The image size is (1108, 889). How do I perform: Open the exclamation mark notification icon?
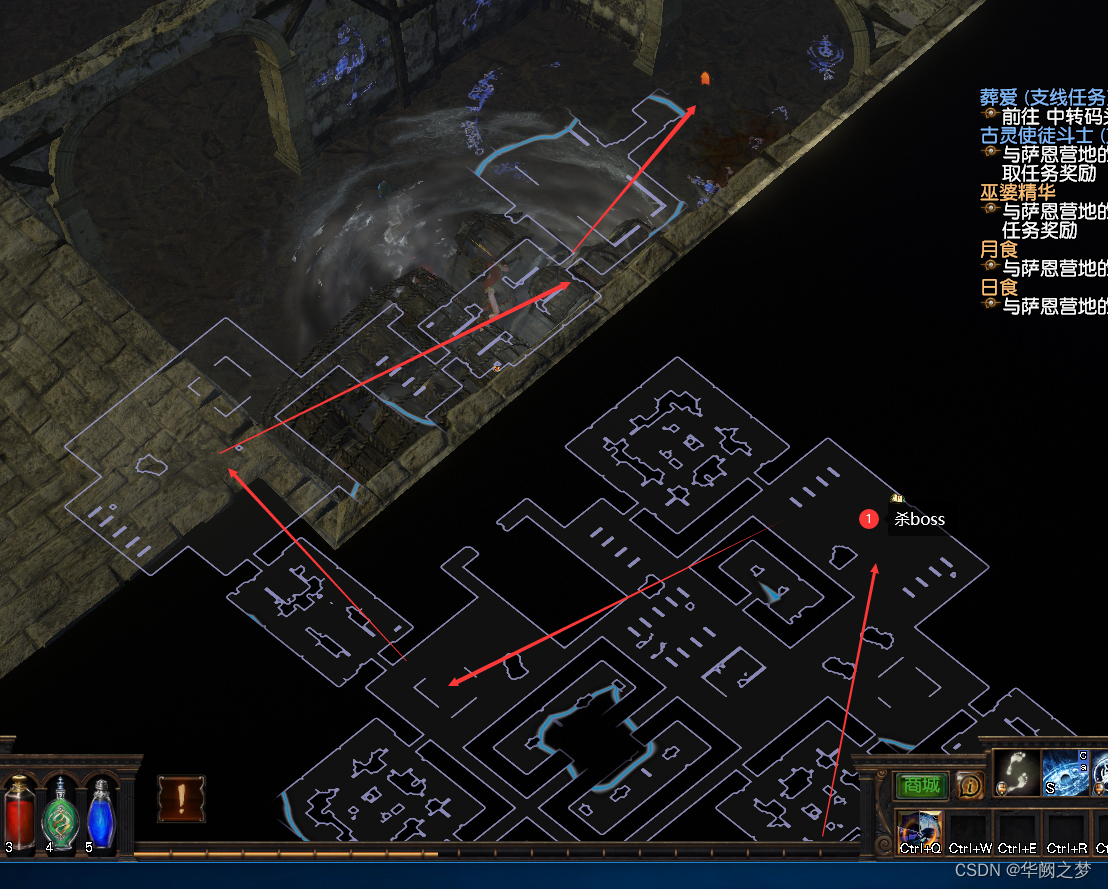(x=182, y=799)
